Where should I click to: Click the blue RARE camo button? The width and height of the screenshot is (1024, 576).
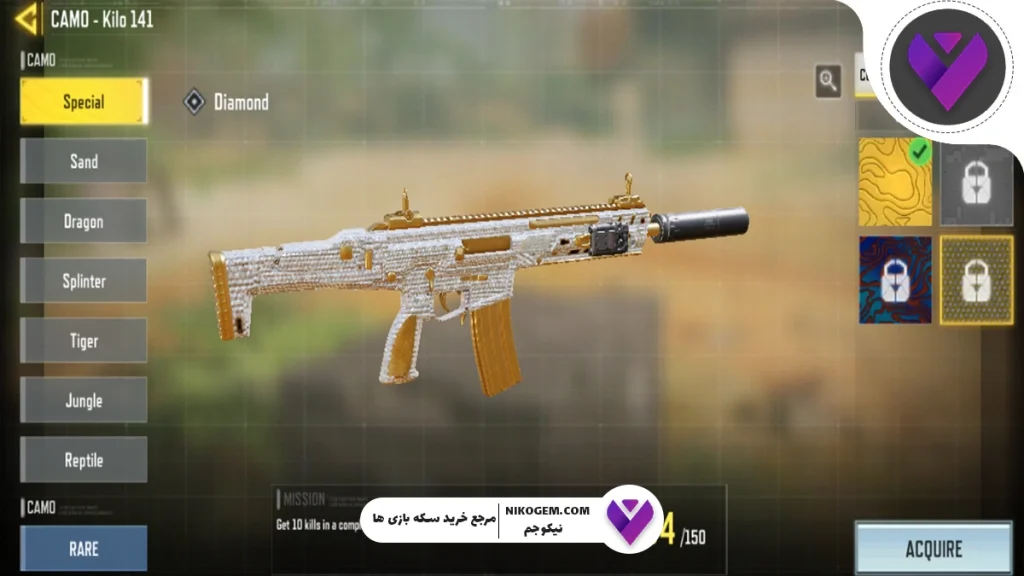pos(84,548)
